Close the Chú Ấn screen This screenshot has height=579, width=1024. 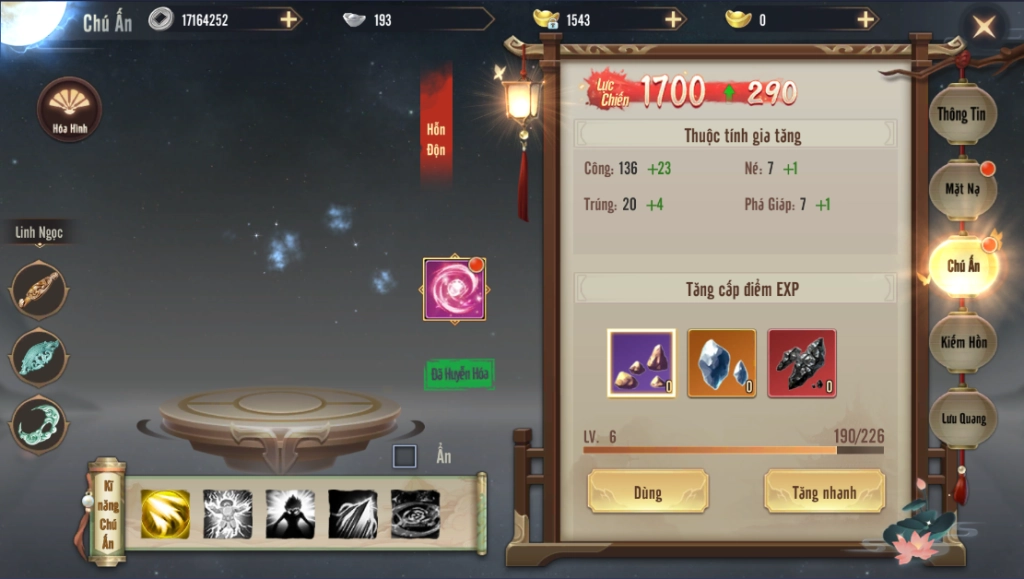984,27
